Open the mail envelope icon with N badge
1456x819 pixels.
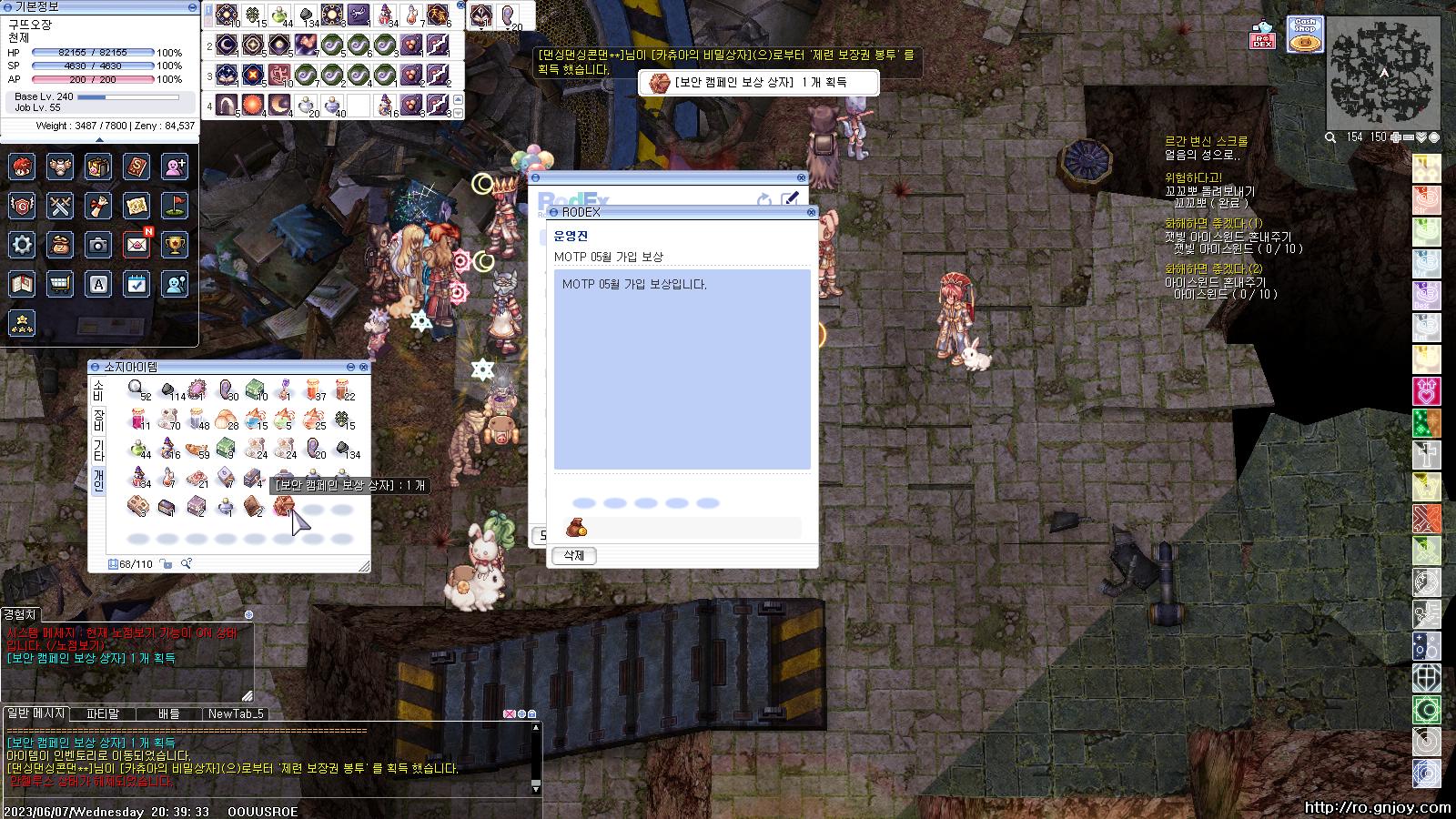point(136,244)
